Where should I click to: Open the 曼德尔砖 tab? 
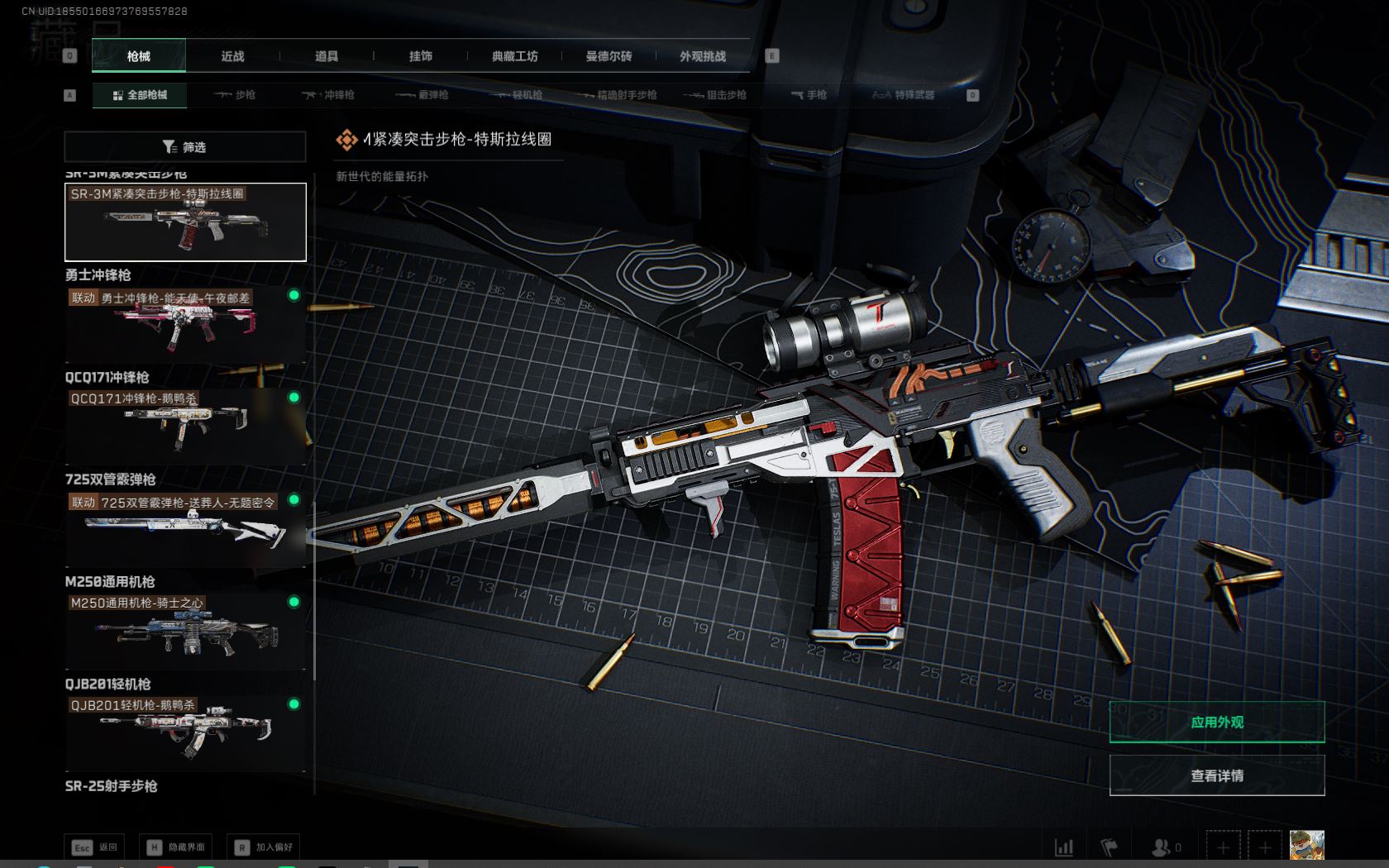[x=609, y=56]
